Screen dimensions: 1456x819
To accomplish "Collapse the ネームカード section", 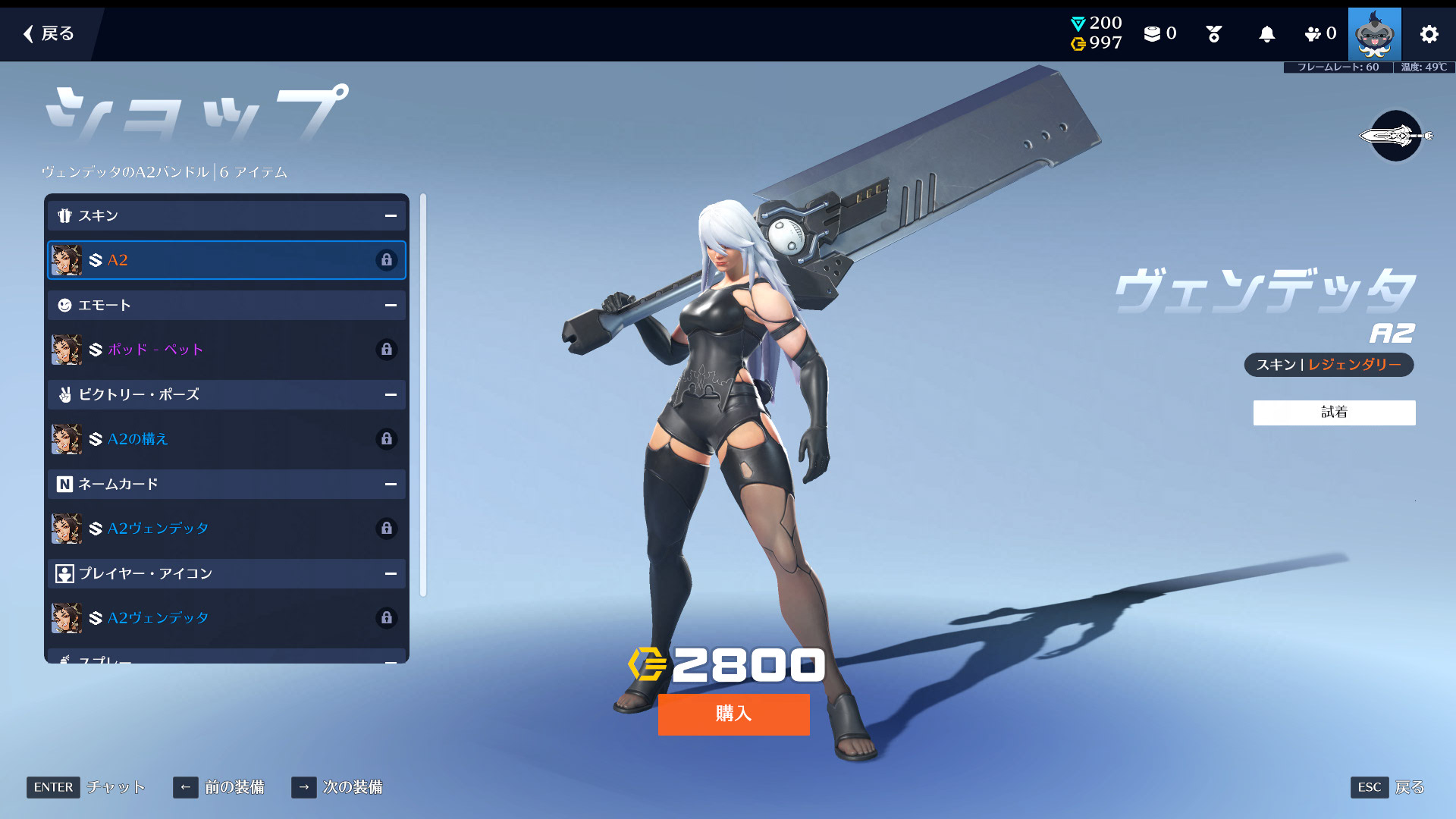I will 391,485.
